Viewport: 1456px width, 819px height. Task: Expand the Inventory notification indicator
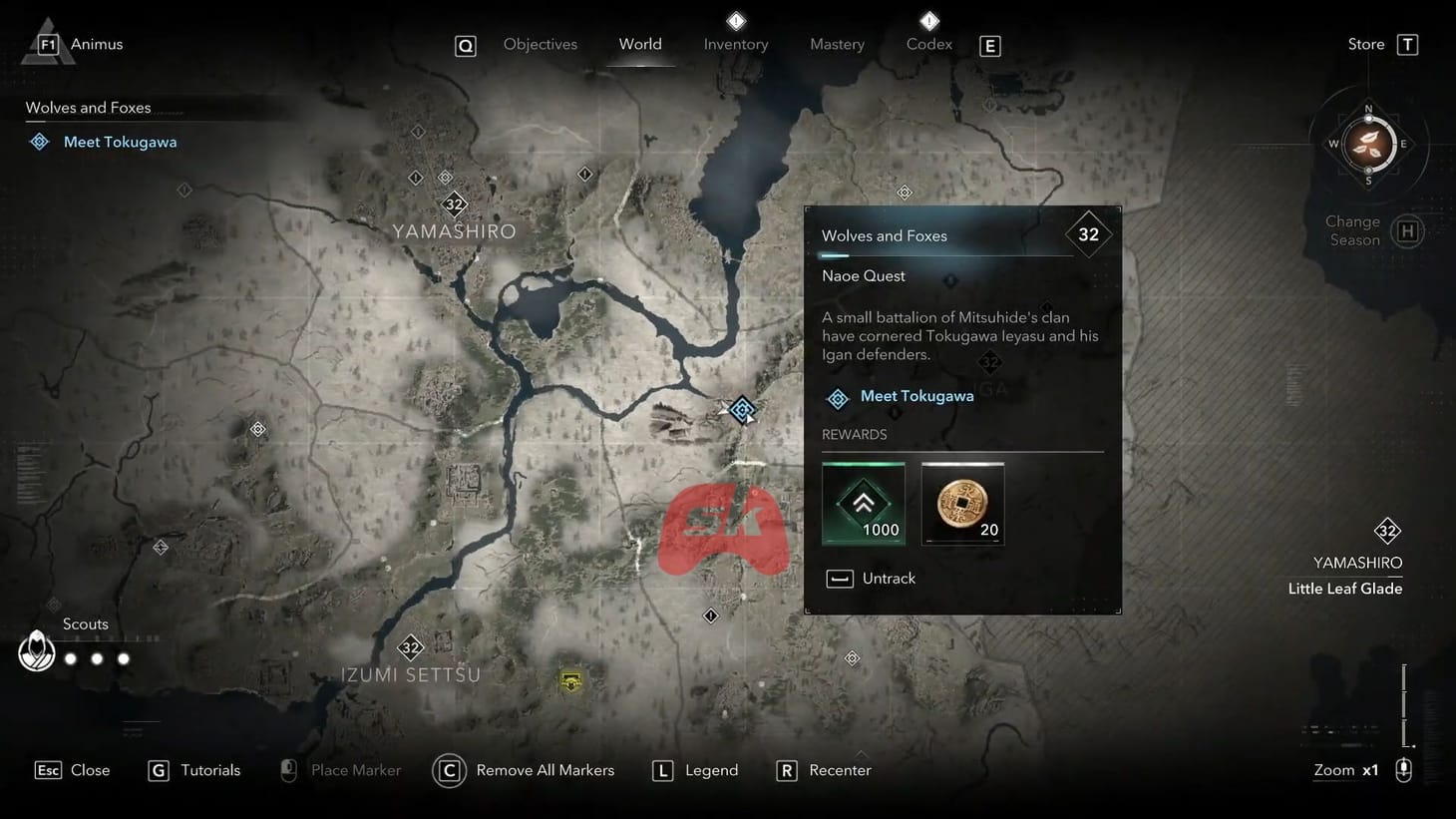(x=735, y=20)
